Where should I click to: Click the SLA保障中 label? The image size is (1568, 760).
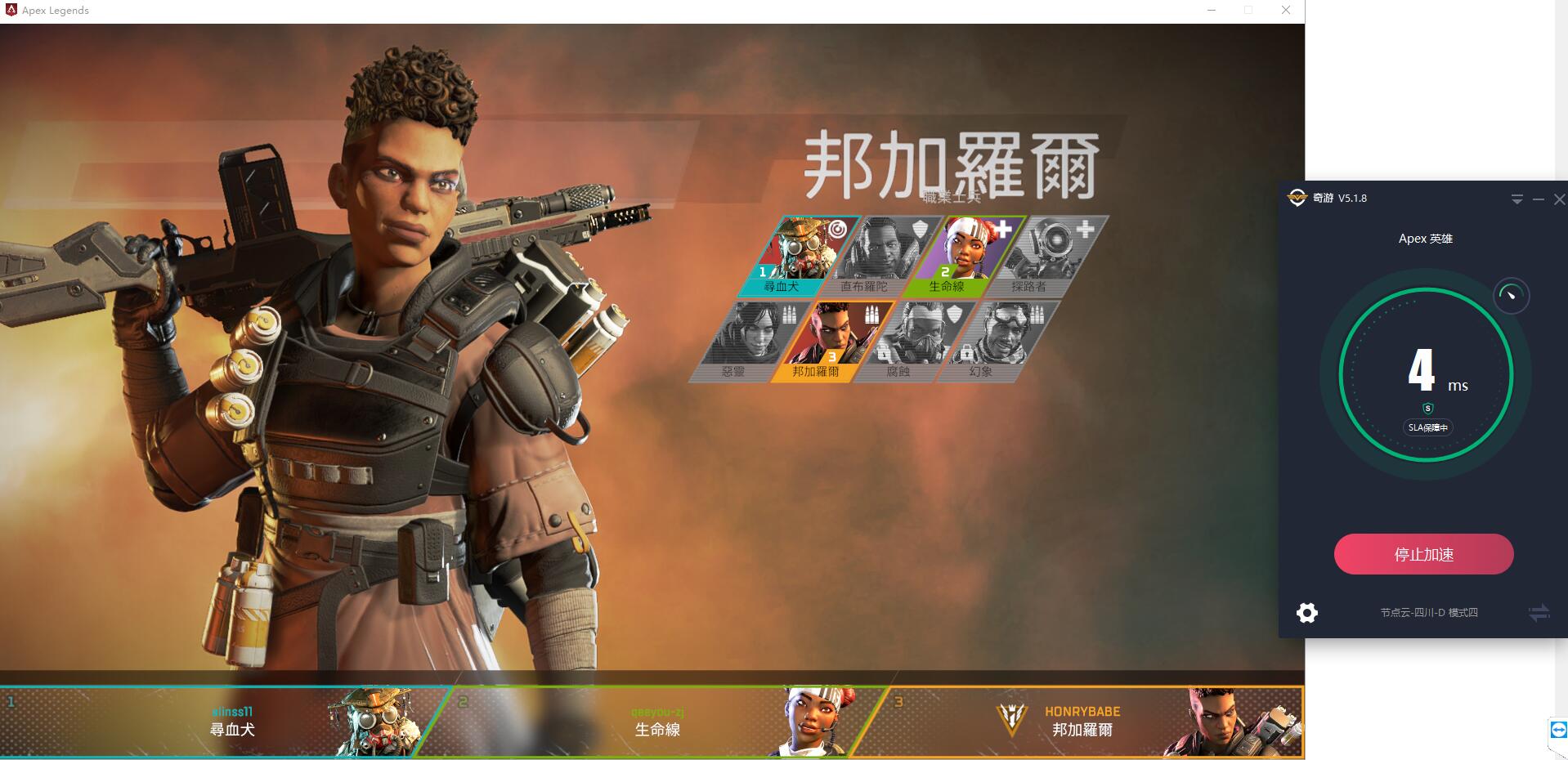coord(1428,427)
